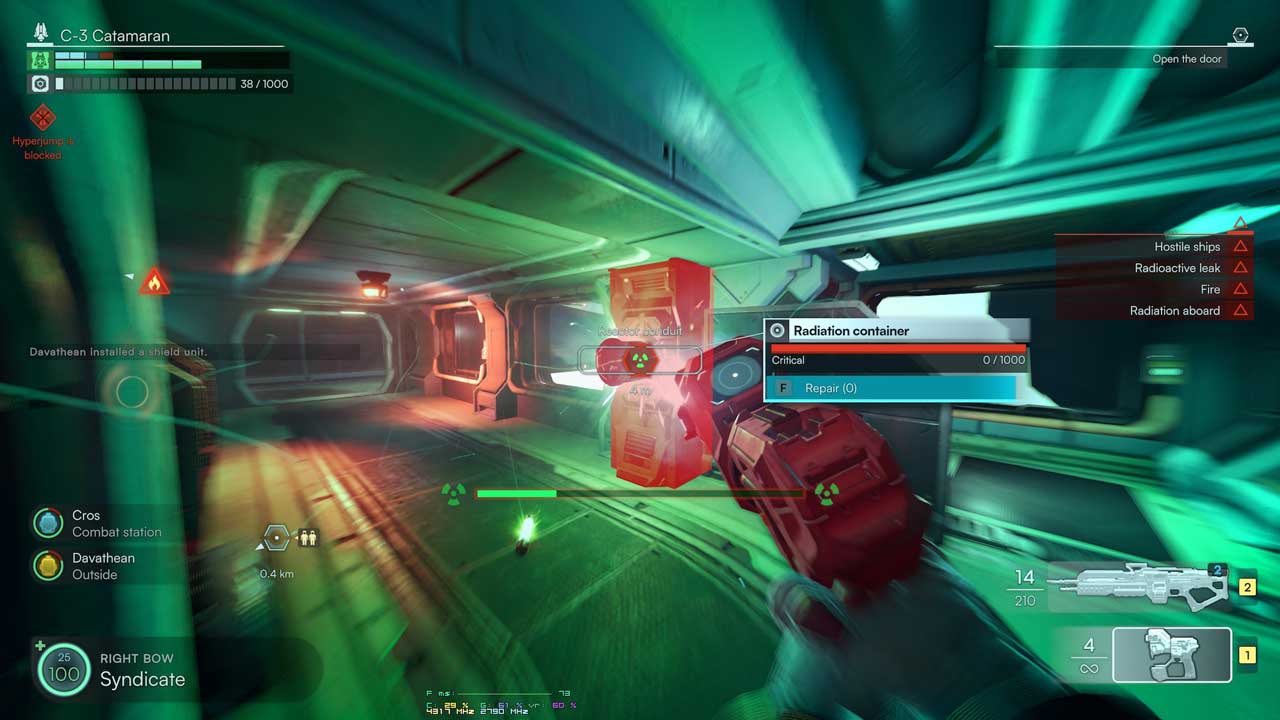Screen dimensions: 1280x720
Task: Click the Reactor conduit radiation marker
Action: pos(639,359)
